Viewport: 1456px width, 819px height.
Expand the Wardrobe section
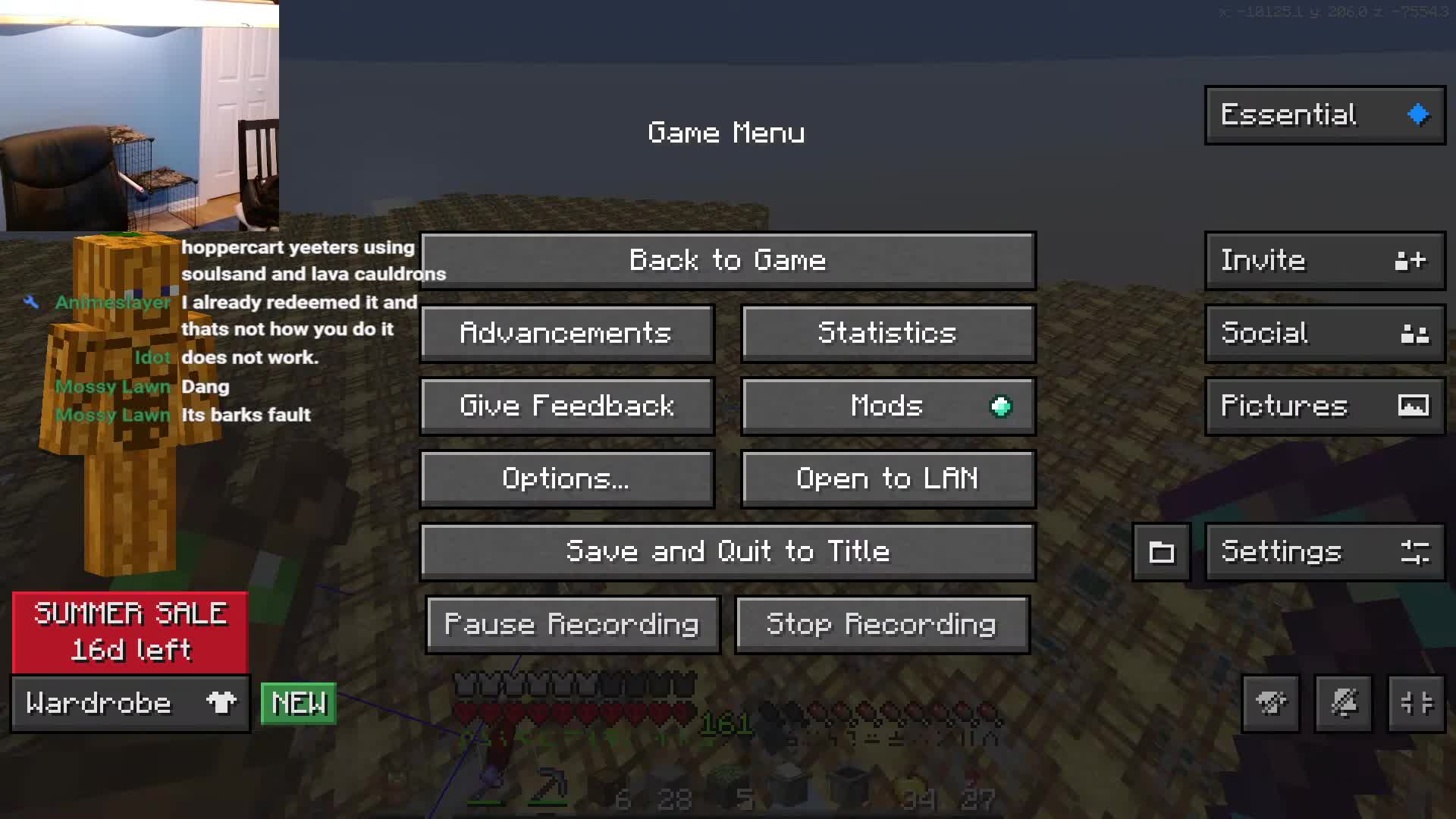coord(129,703)
